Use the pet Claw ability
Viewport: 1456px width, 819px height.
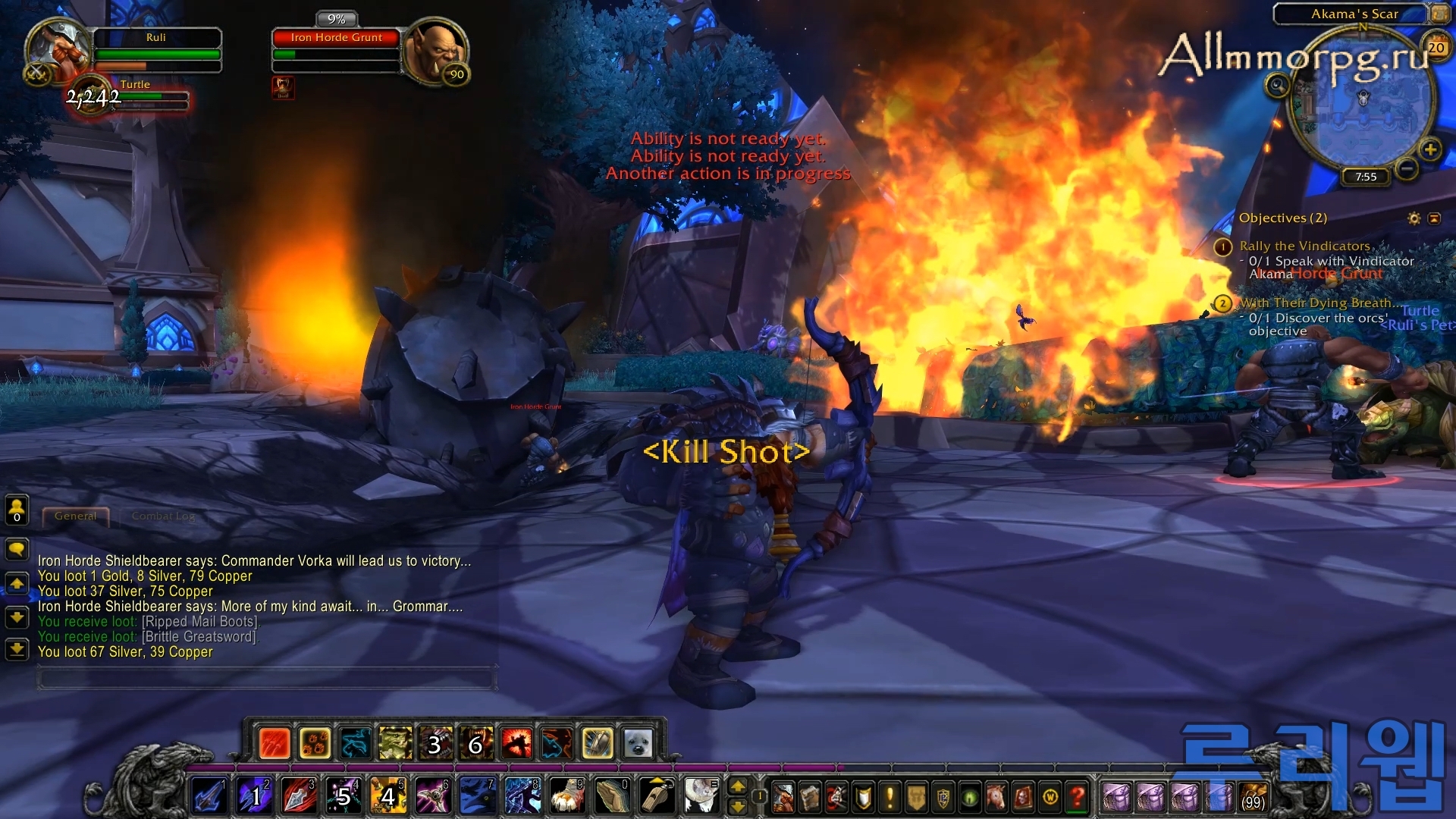pyautogui.click(x=275, y=744)
